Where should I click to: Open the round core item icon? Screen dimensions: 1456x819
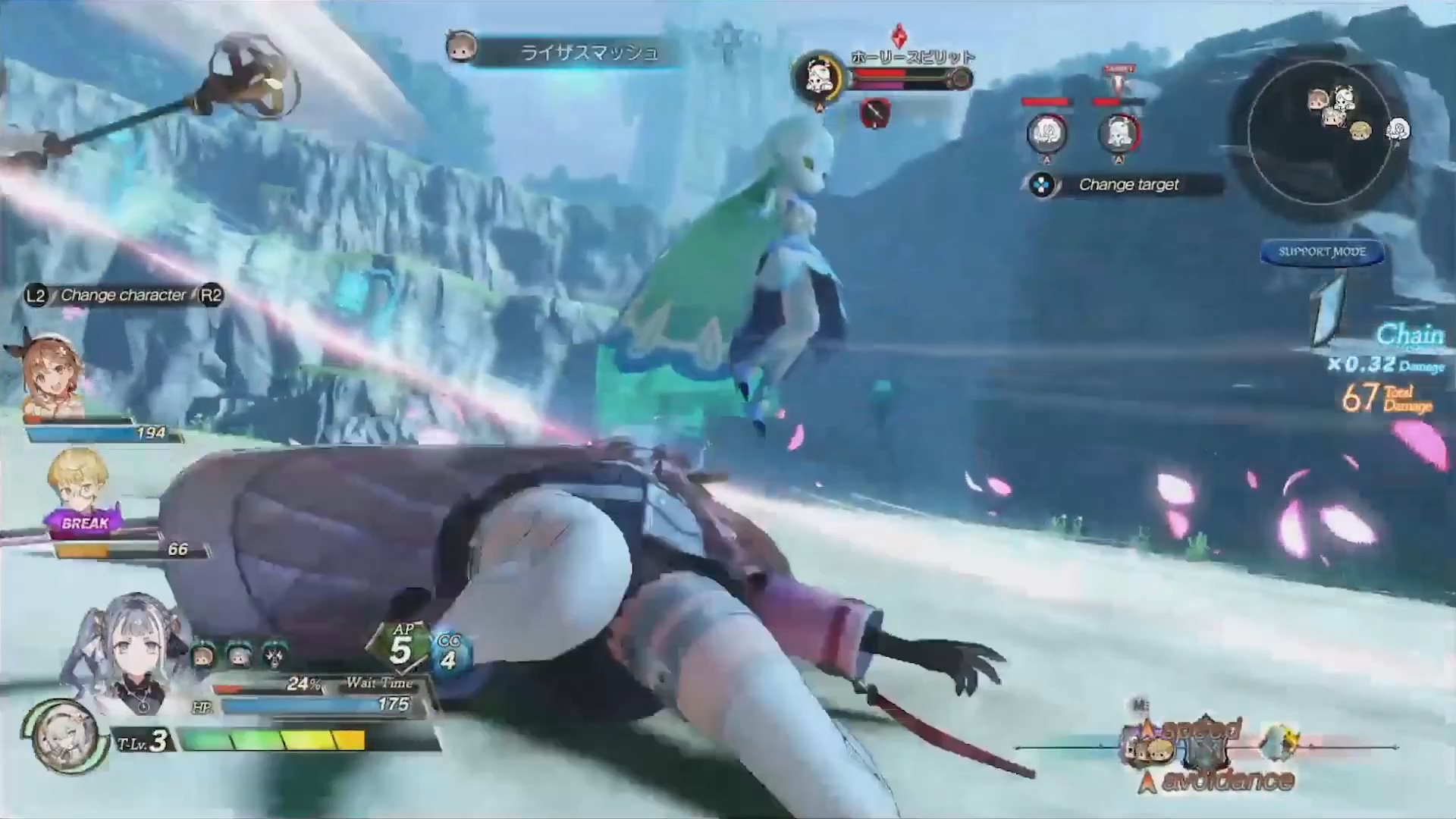(x=64, y=737)
